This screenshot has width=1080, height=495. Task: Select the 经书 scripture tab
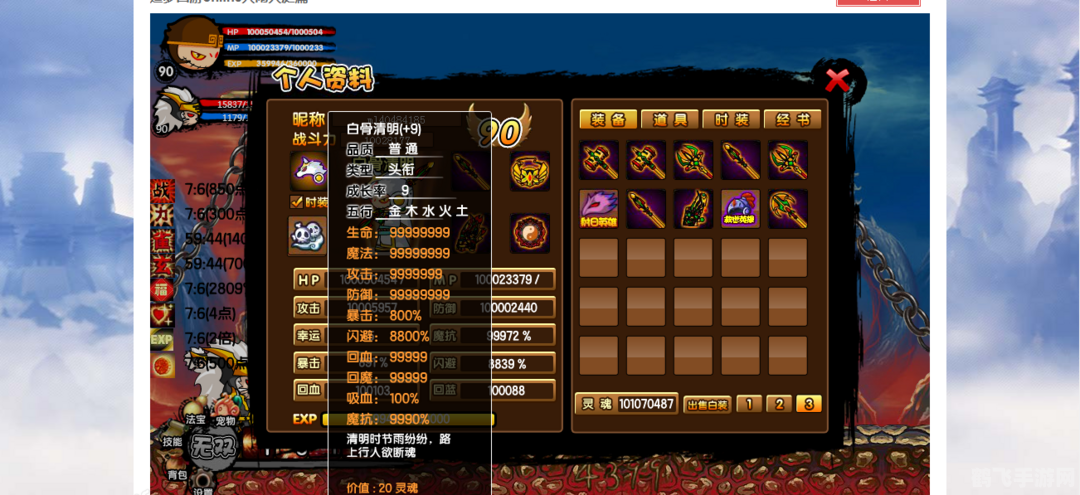click(793, 120)
